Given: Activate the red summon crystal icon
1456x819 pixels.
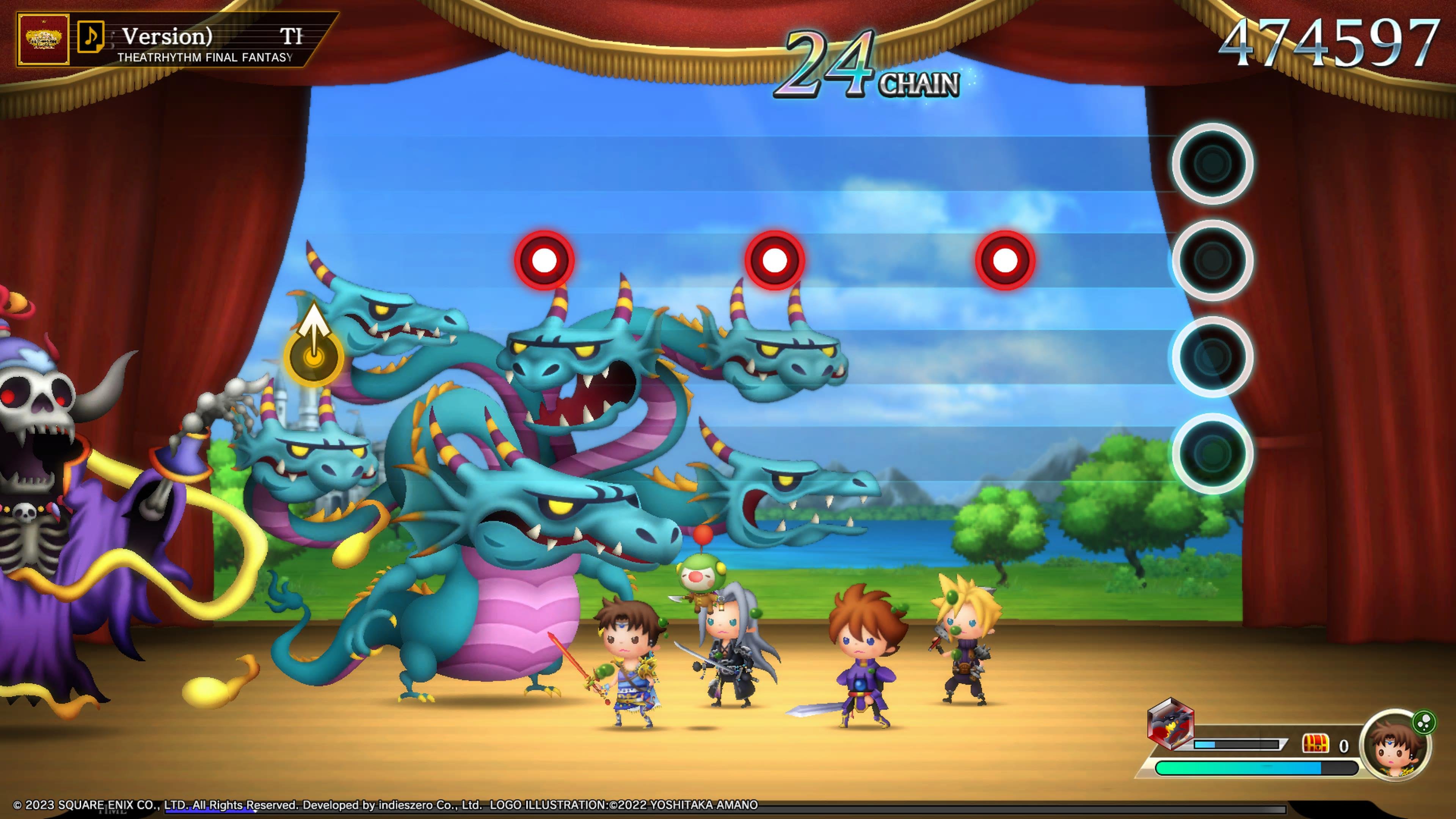Looking at the screenshot, I should tap(1170, 724).
